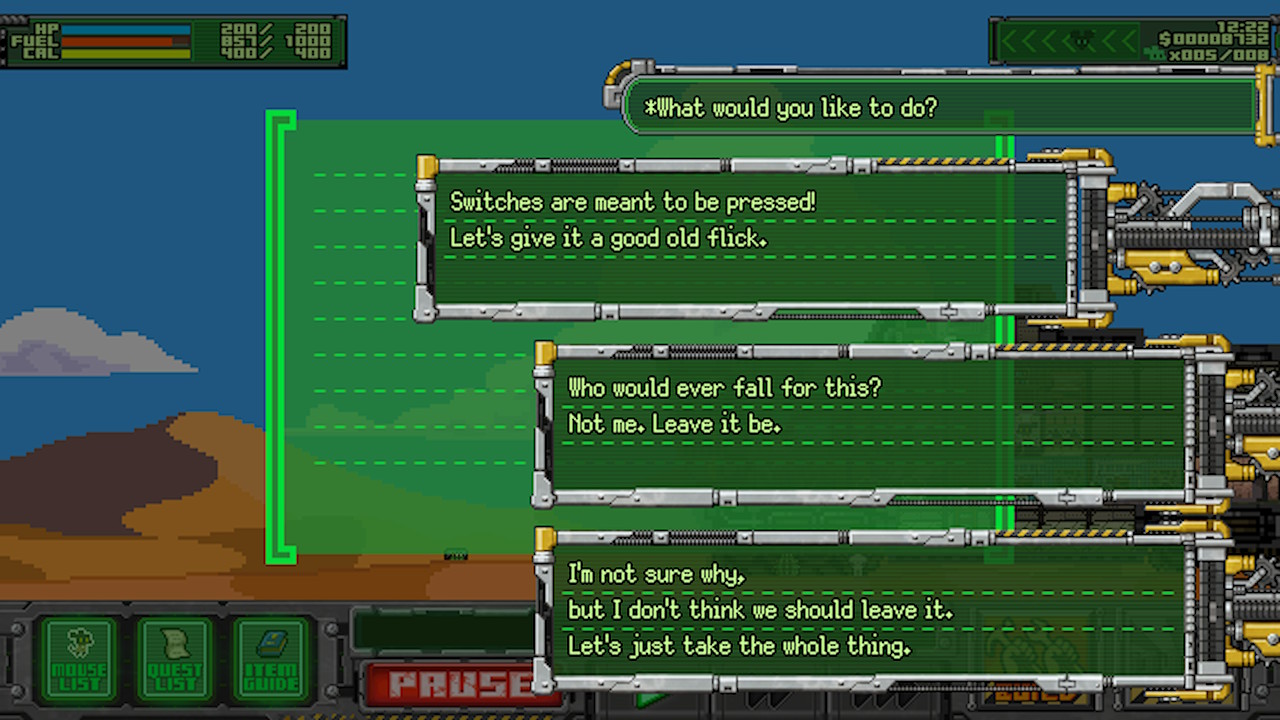Show the Item Guide
Screen dimensions: 1280x720
click(x=271, y=658)
